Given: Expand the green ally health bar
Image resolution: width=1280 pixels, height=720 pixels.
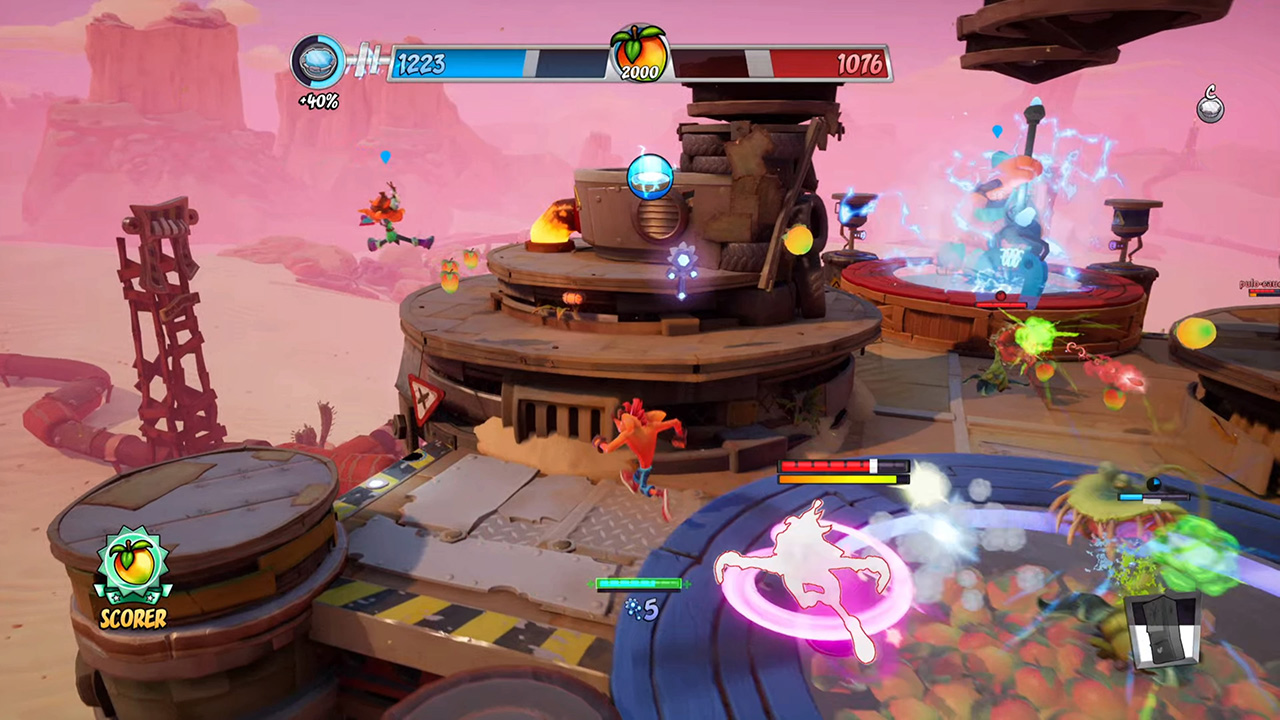Looking at the screenshot, I should pyautogui.click(x=638, y=584).
